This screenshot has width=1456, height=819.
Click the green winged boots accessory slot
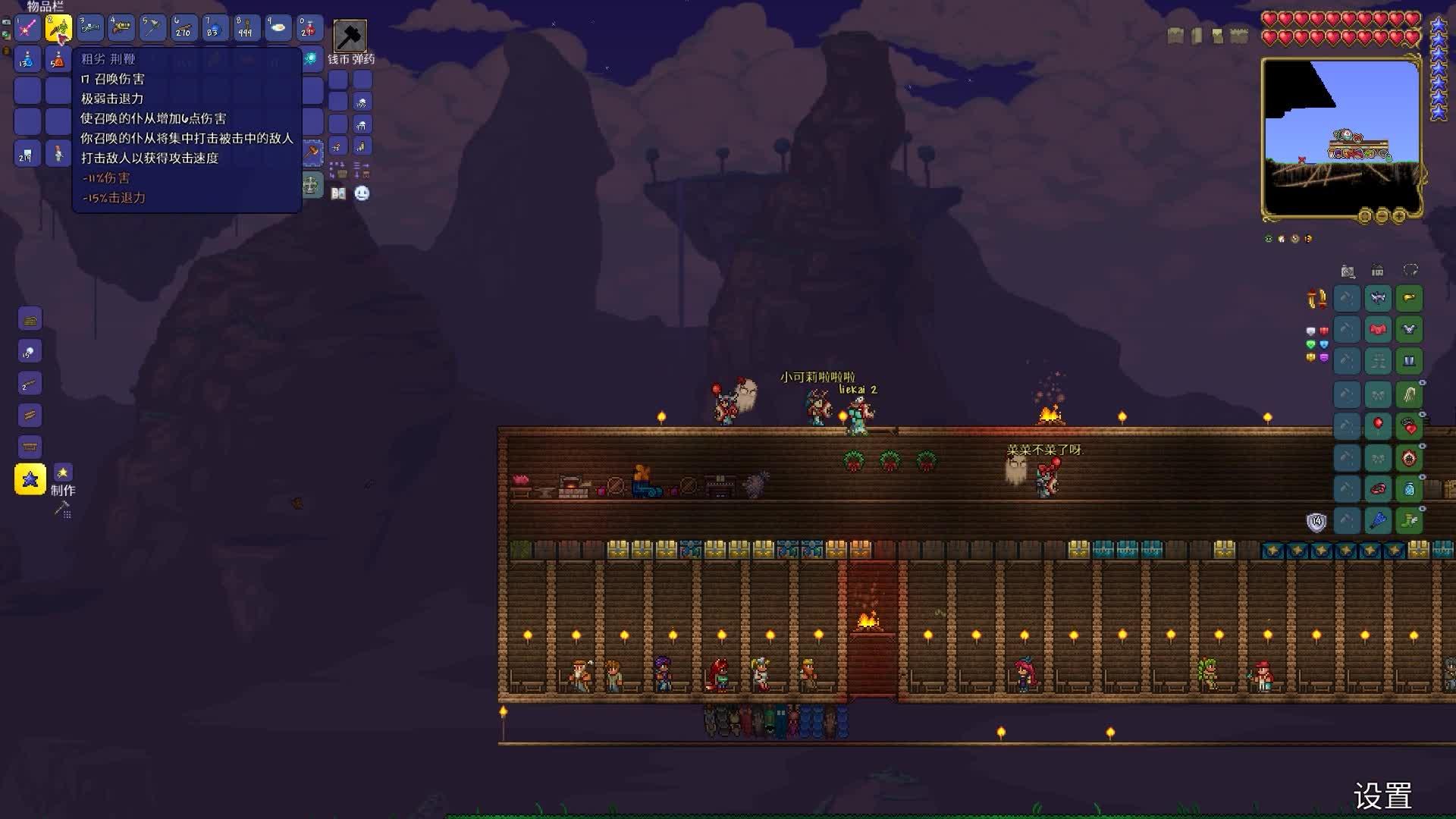click(x=1409, y=520)
